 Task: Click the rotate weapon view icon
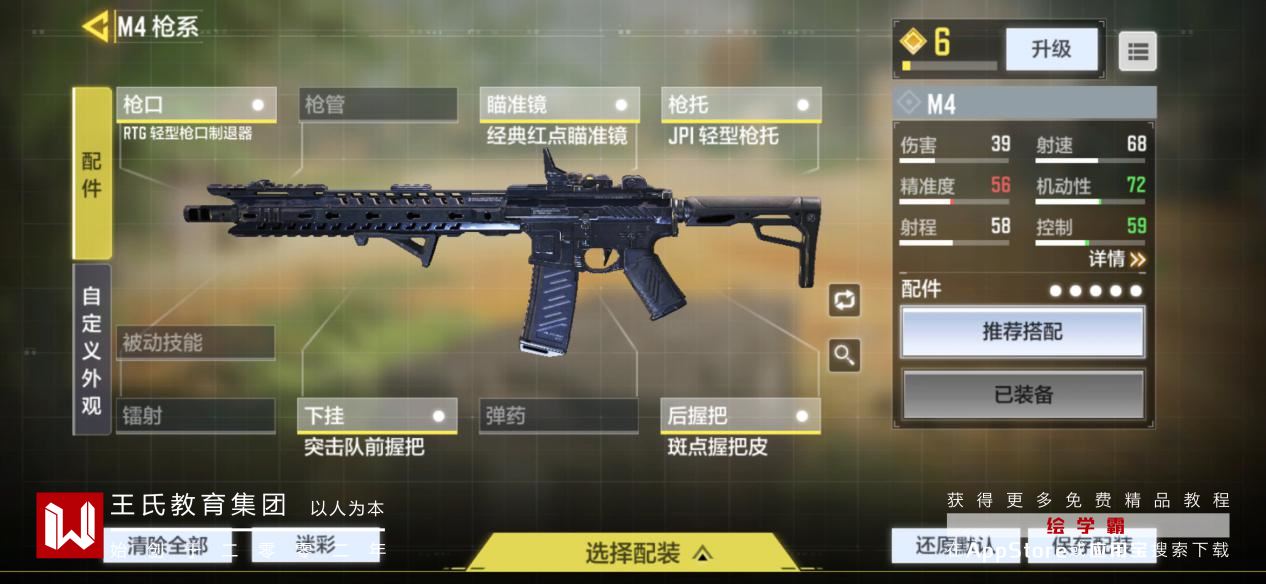coord(844,300)
